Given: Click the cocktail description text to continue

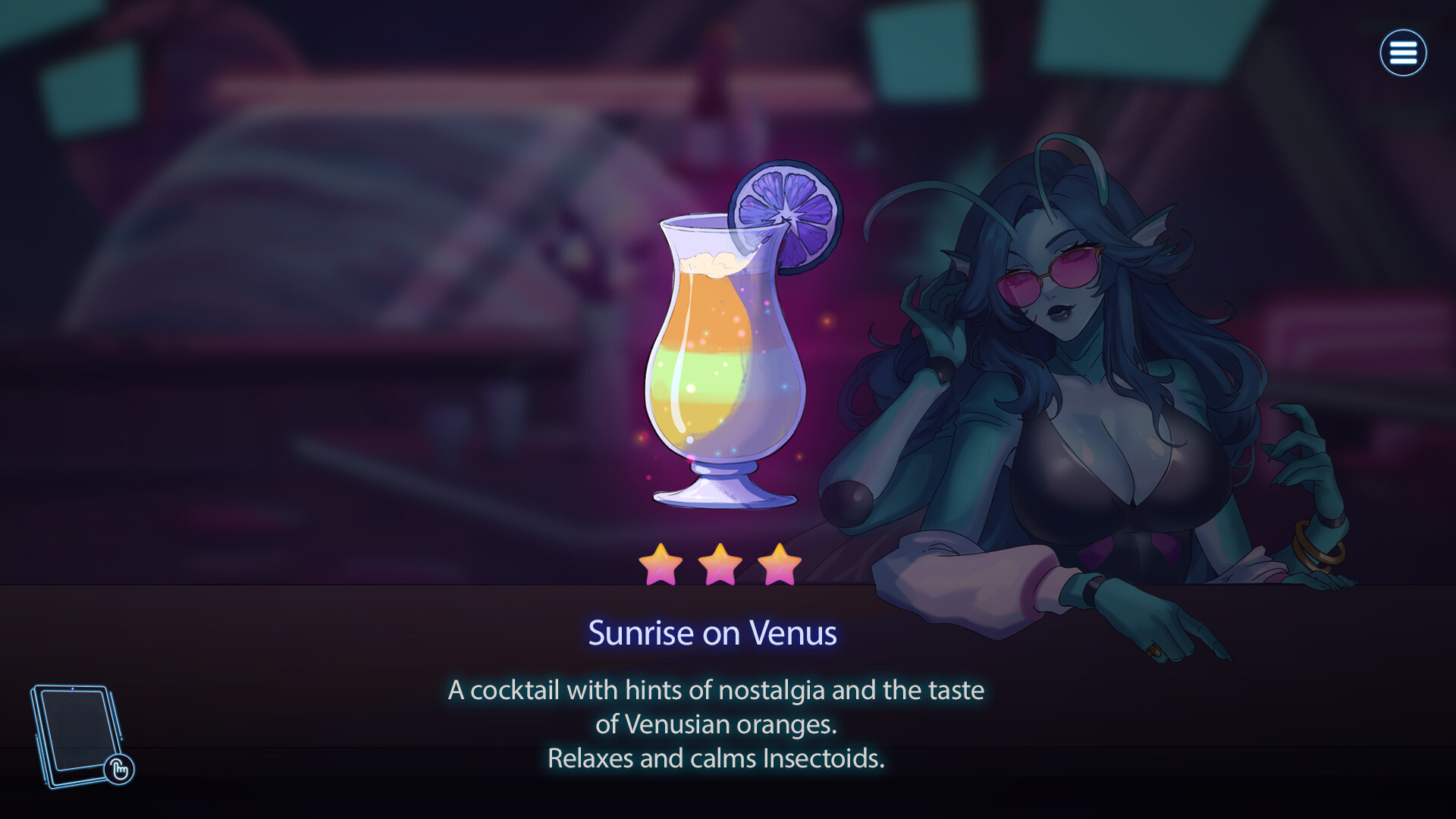Looking at the screenshot, I should [x=717, y=724].
